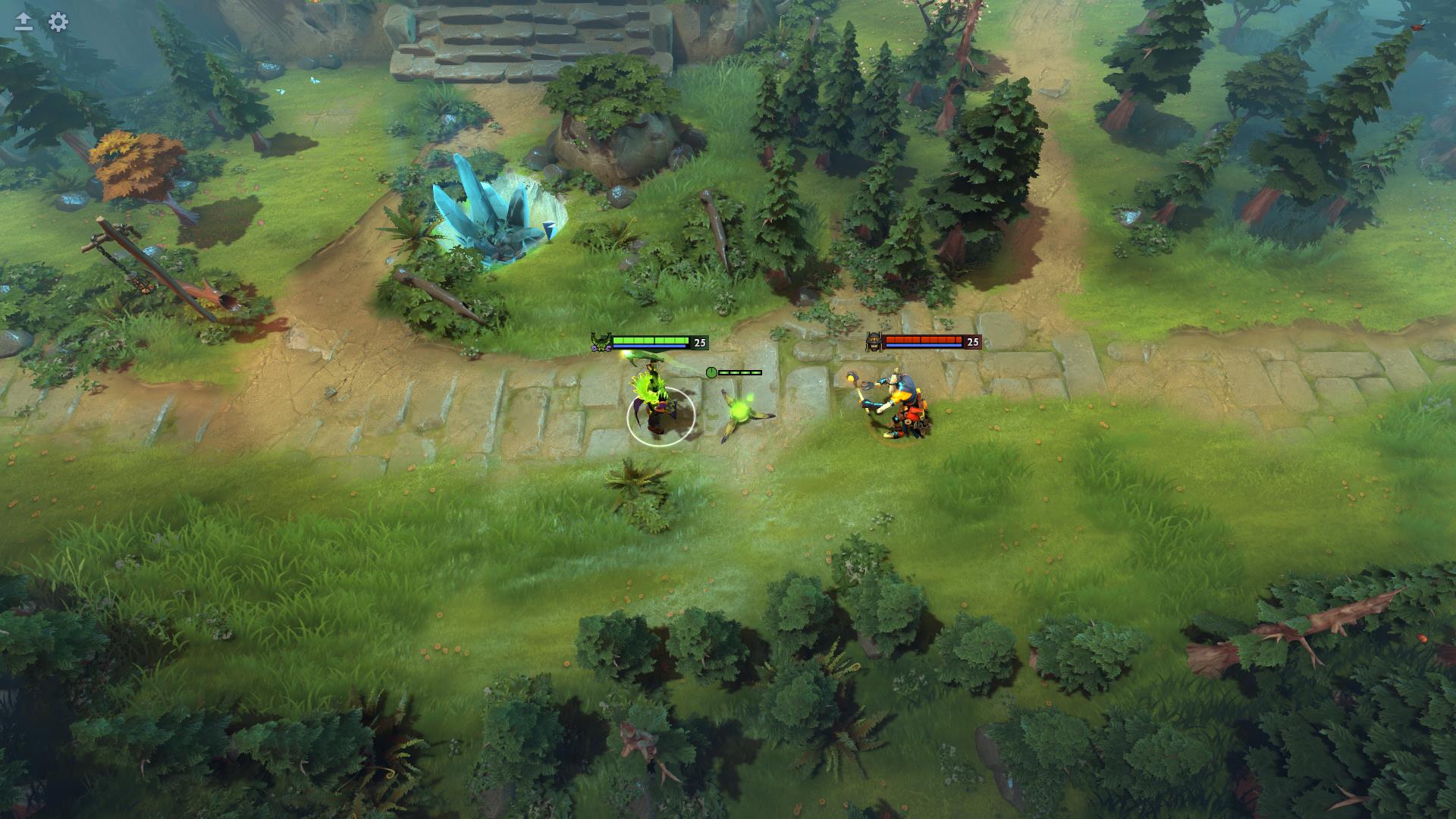
Task: Click the level 25 label beside the red bar
Action: point(971,343)
